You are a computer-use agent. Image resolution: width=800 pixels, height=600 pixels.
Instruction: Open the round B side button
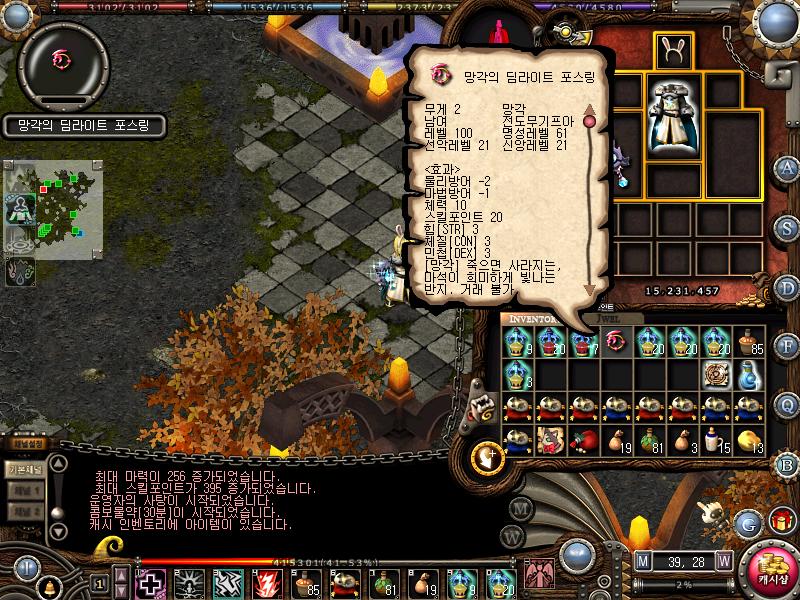pos(786,463)
